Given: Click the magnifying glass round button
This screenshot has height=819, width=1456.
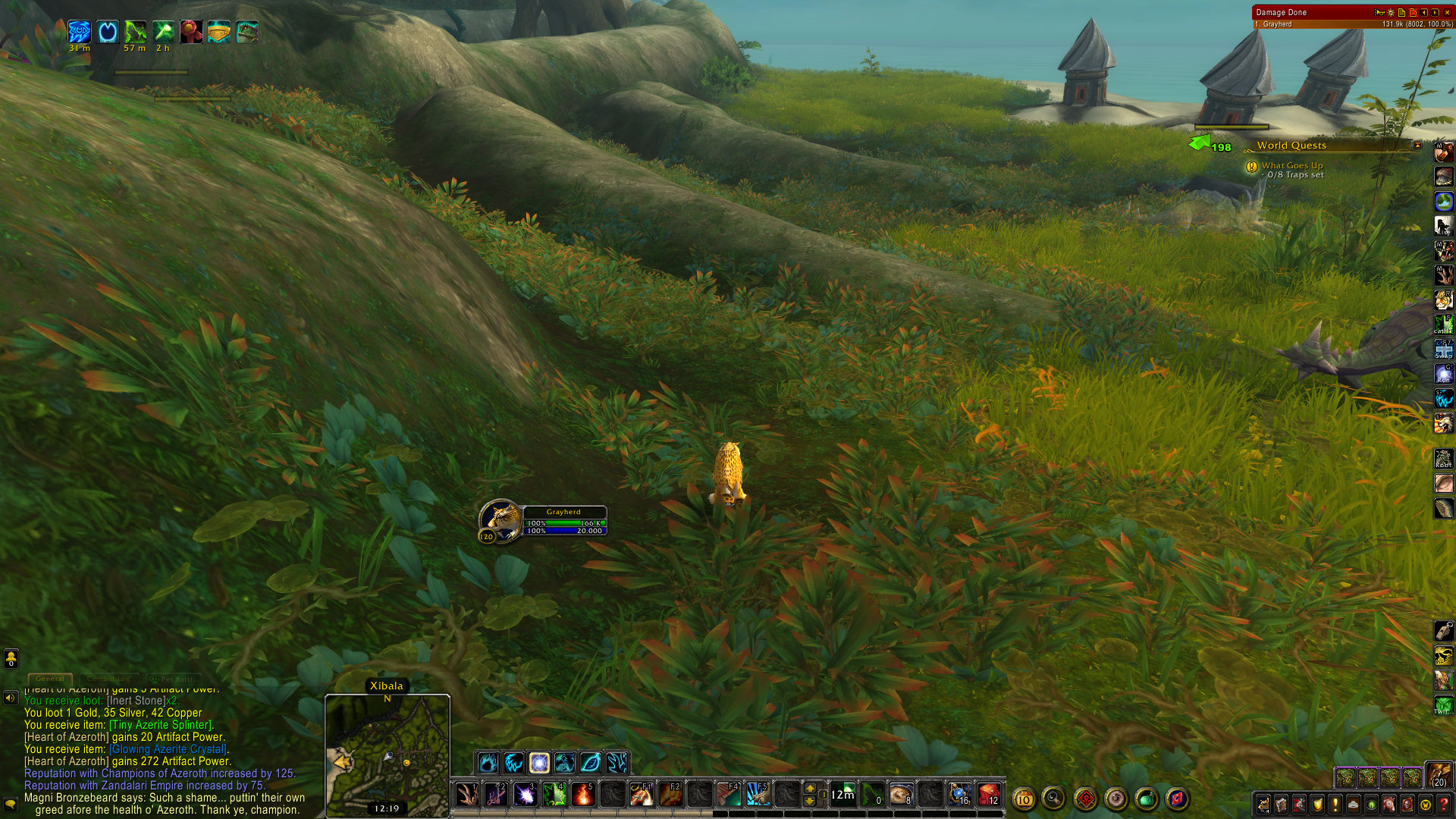Looking at the screenshot, I should tap(1054, 799).
